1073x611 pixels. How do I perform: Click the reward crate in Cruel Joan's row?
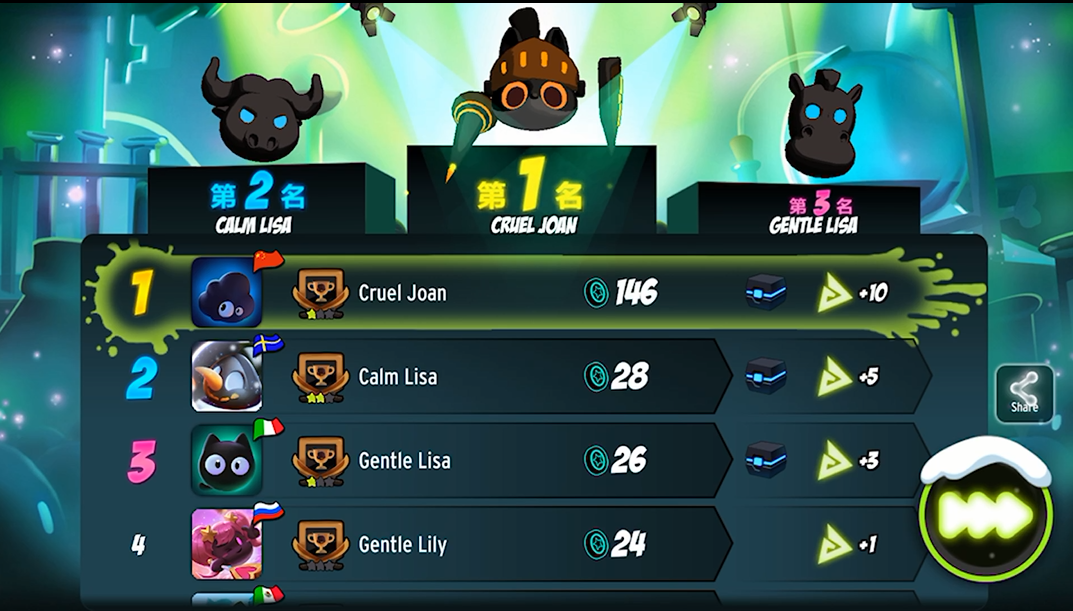click(x=766, y=292)
